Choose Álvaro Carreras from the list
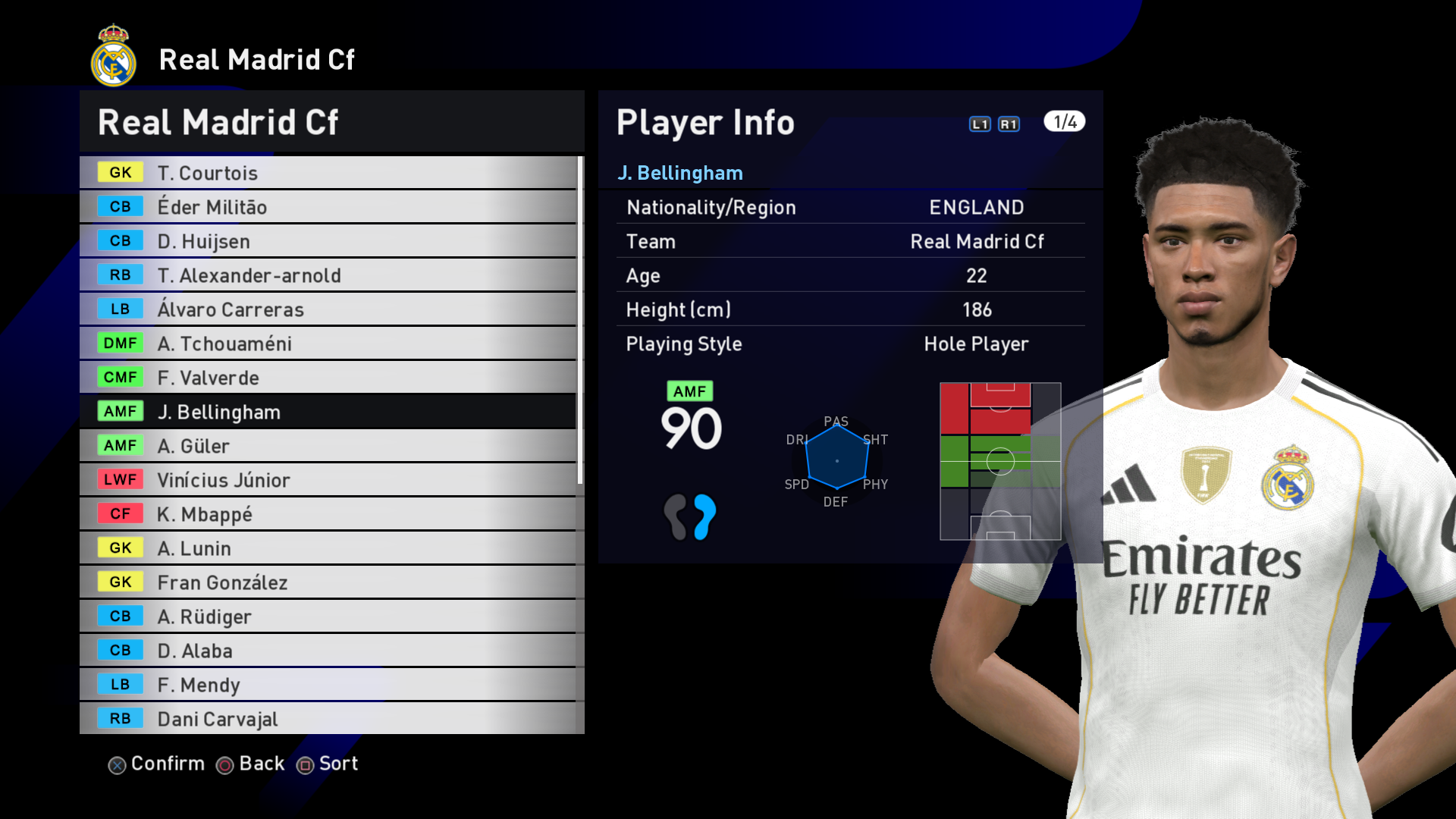The image size is (1456, 819). pos(328,309)
